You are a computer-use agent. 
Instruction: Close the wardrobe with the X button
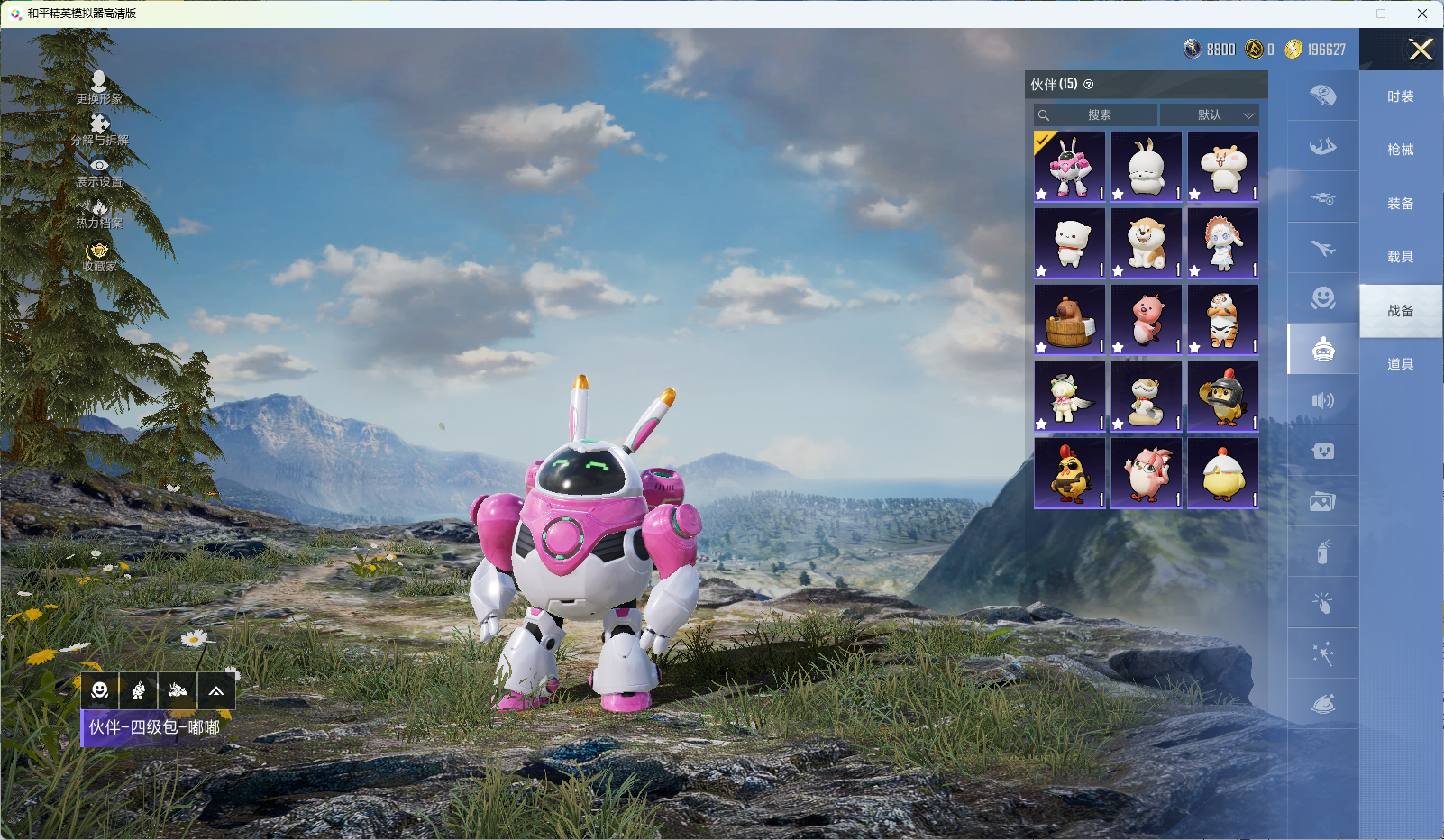[1421, 50]
